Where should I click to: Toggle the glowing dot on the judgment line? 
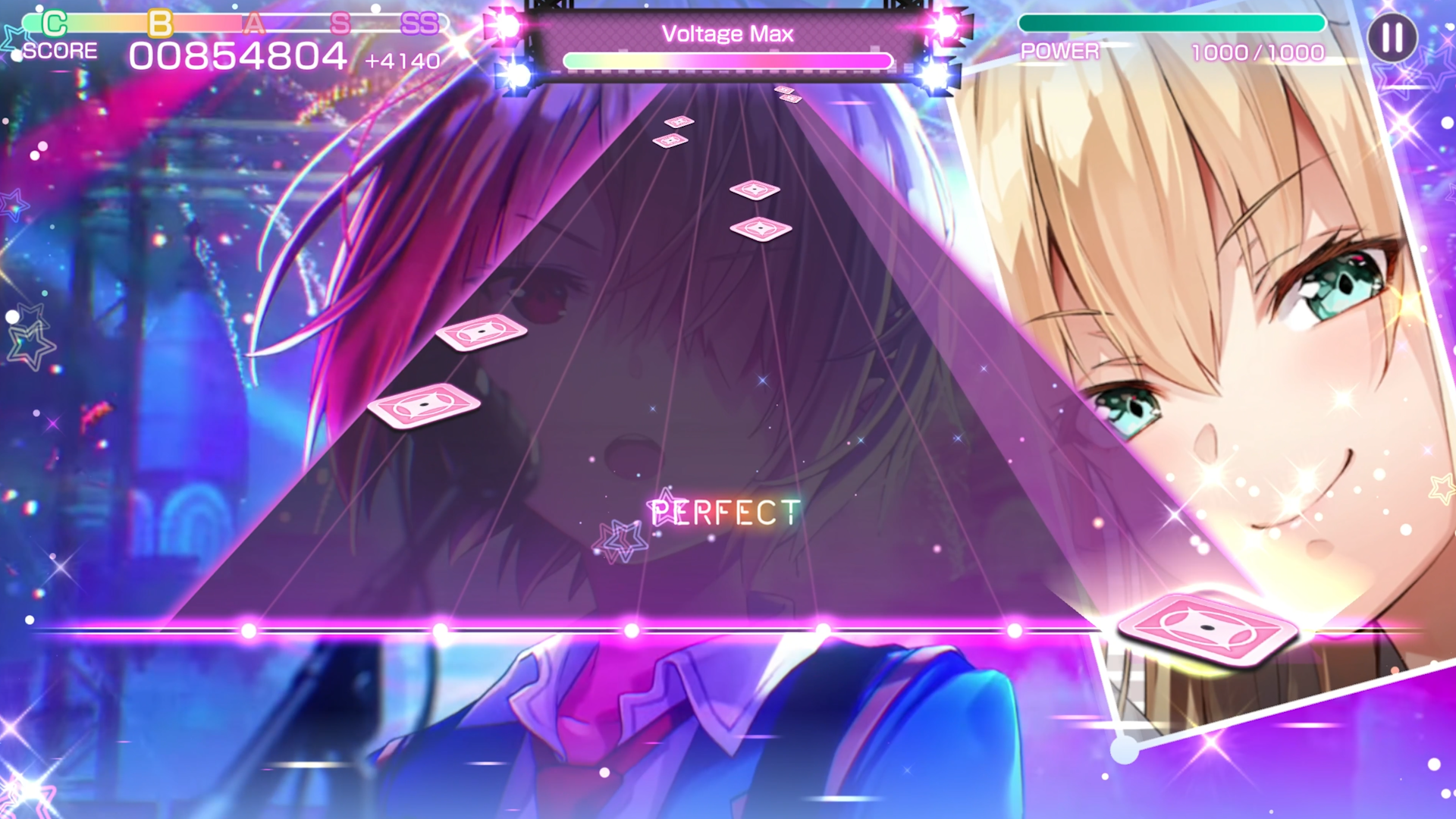pyautogui.click(x=629, y=629)
